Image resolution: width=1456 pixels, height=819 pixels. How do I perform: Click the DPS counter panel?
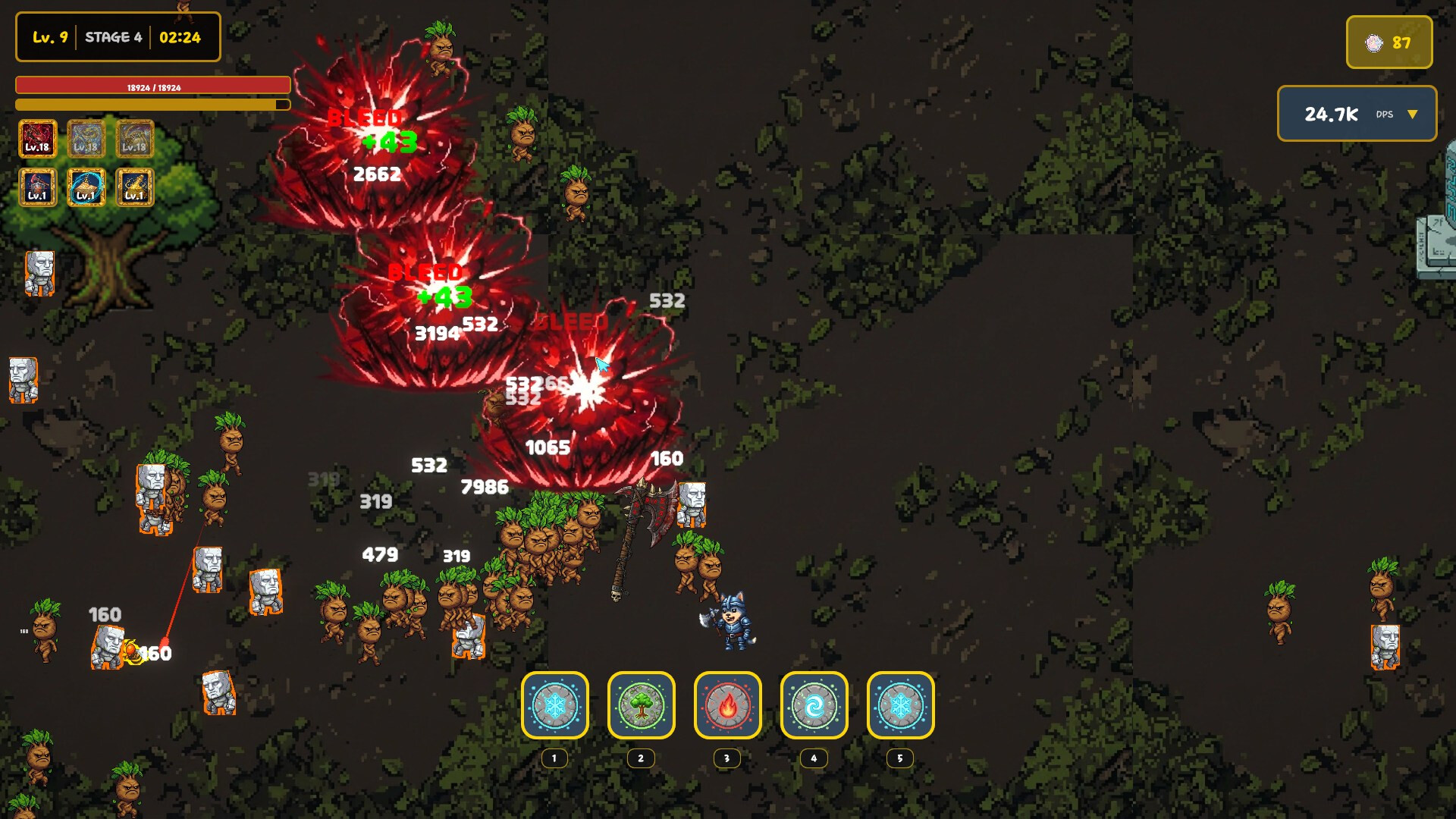click(1357, 115)
